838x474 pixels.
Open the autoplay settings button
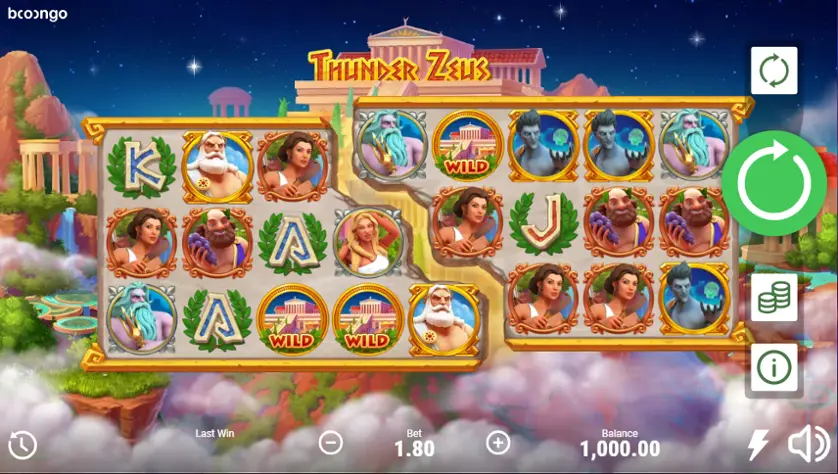[774, 71]
